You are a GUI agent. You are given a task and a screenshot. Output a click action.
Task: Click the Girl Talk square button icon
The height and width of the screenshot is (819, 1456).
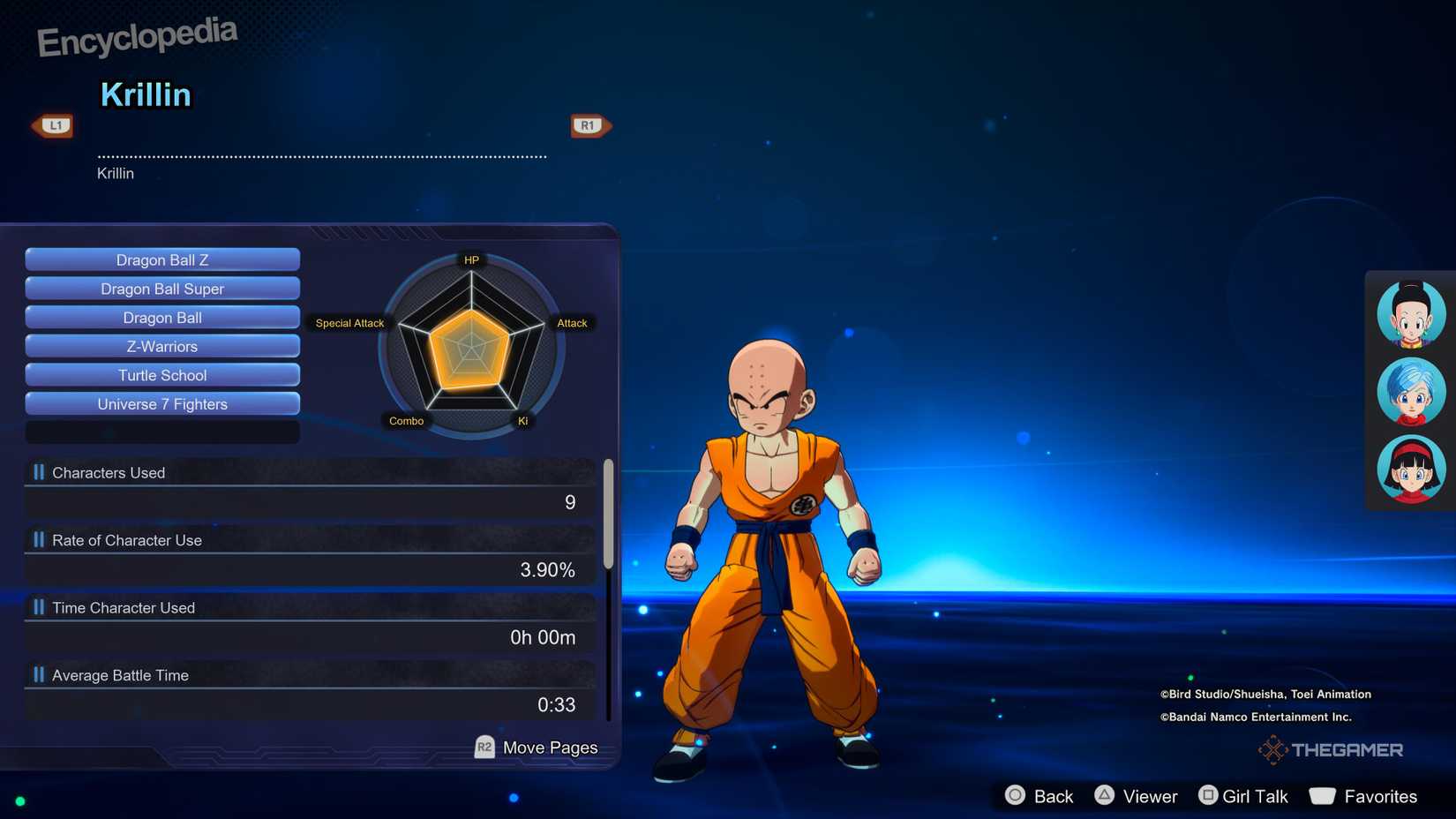(1207, 795)
